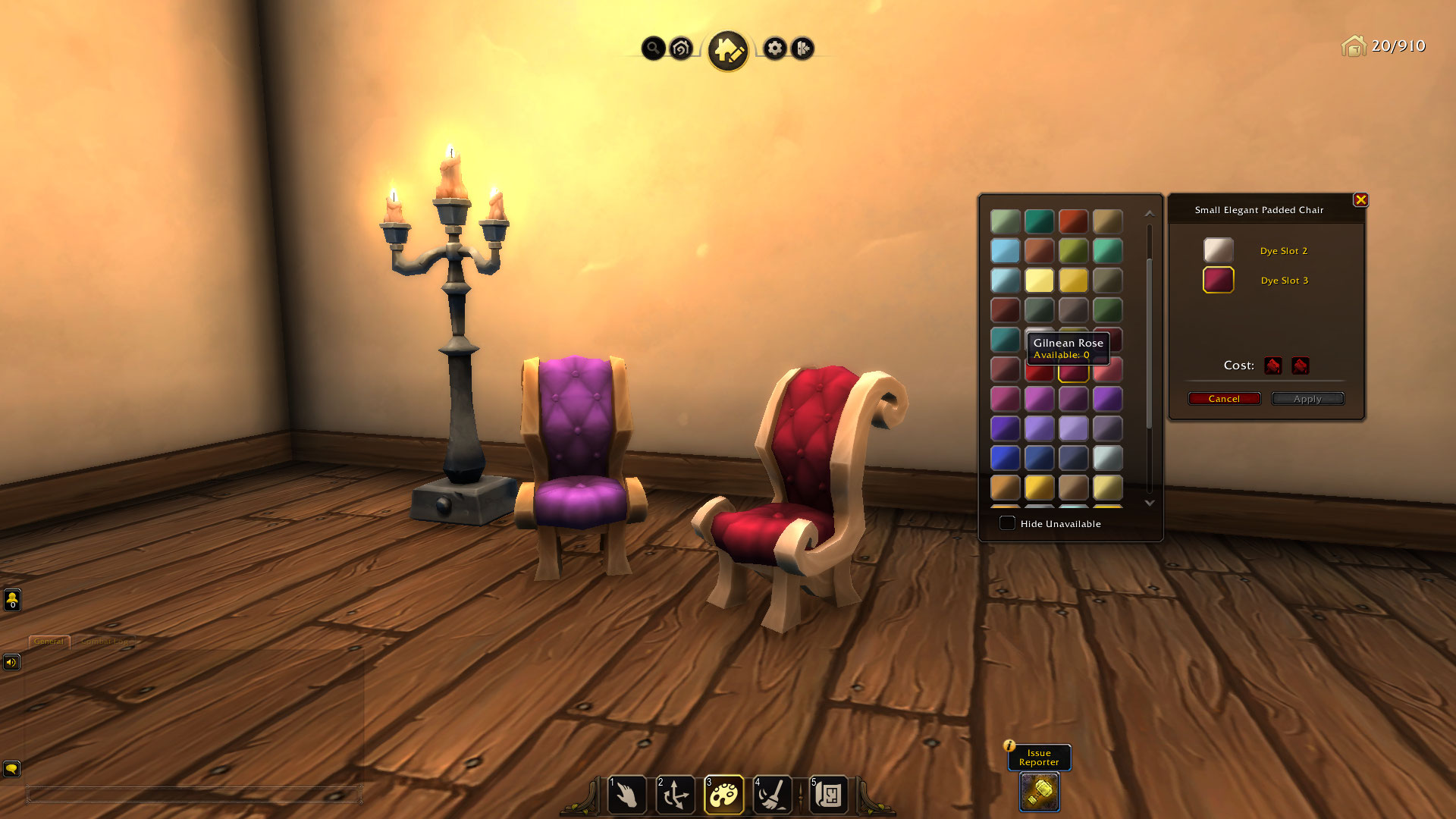Screen dimensions: 1456x819
Task: Click the exit door icon button
Action: [802, 49]
